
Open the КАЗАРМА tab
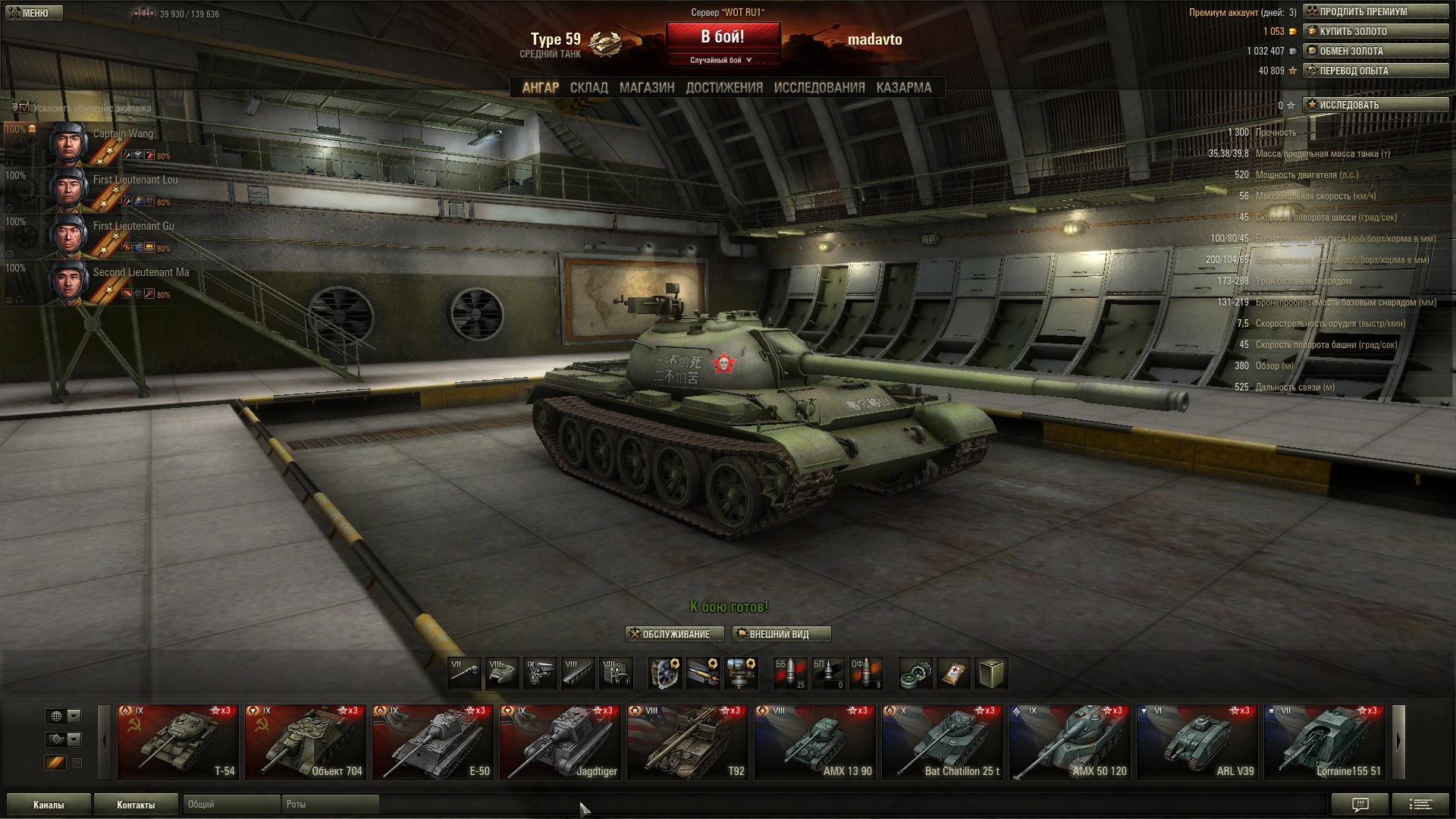coord(903,88)
